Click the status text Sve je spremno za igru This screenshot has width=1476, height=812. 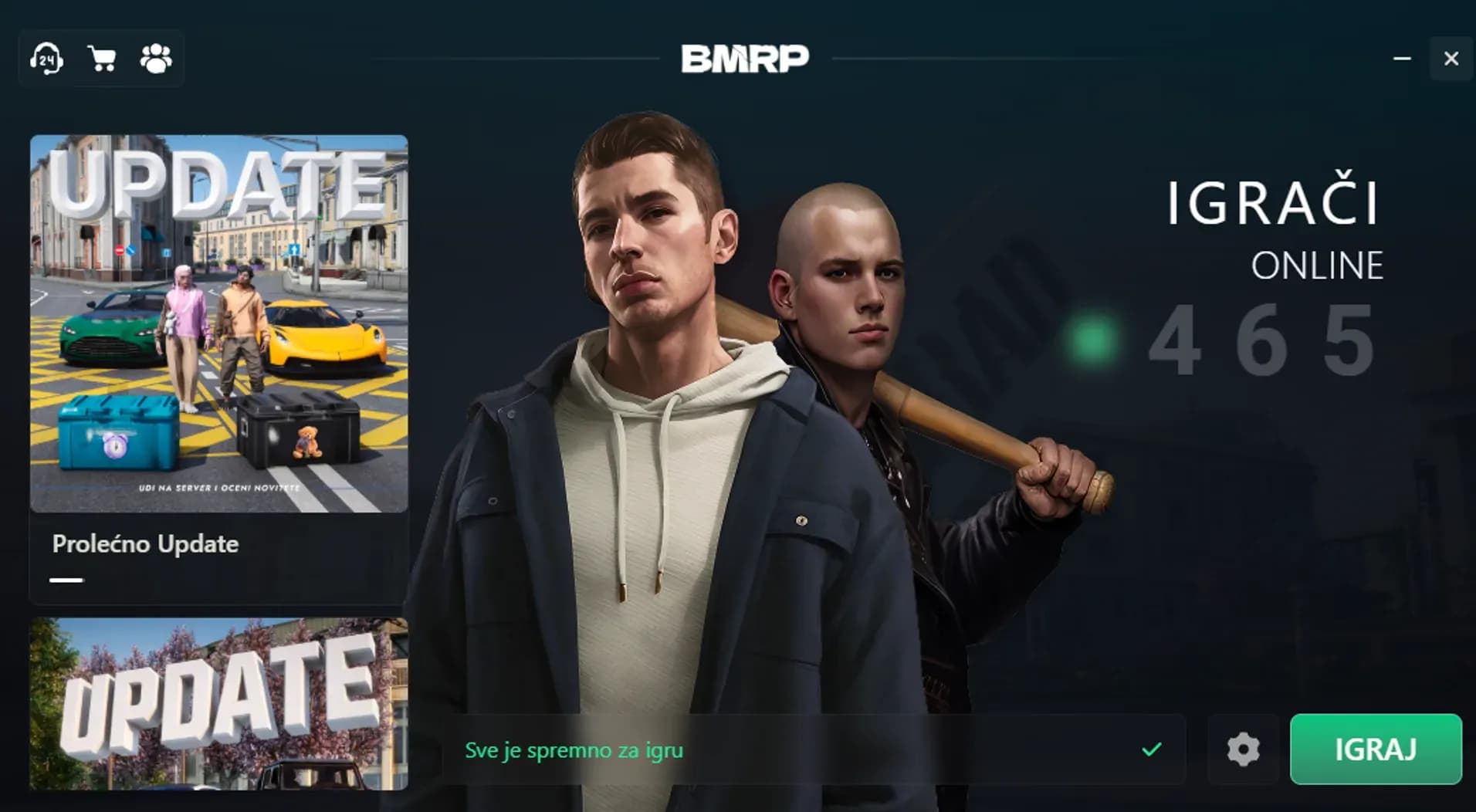[574, 748]
